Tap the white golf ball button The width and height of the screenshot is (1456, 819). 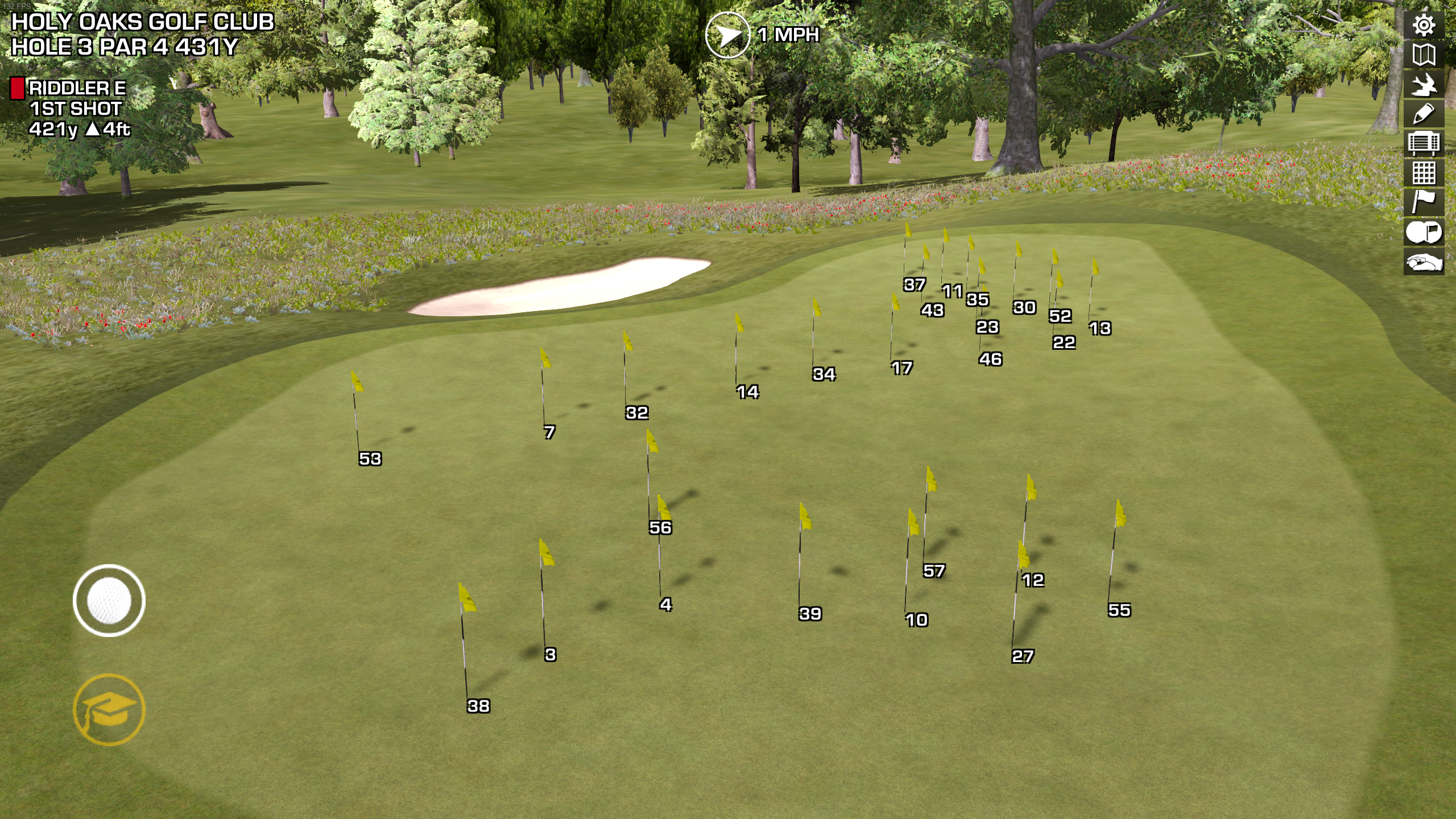[109, 601]
